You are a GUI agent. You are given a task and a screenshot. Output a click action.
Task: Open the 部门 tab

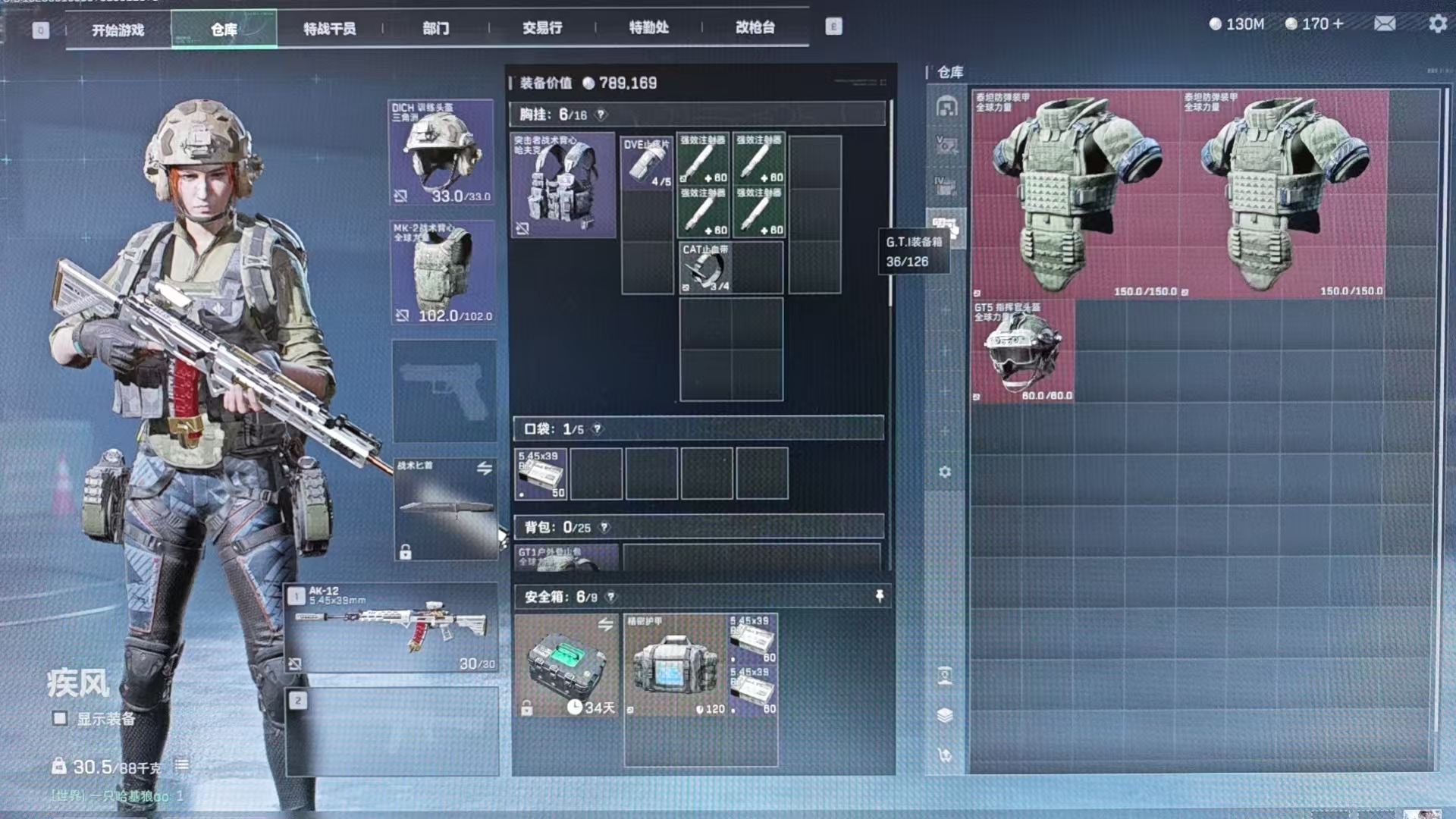click(x=435, y=29)
